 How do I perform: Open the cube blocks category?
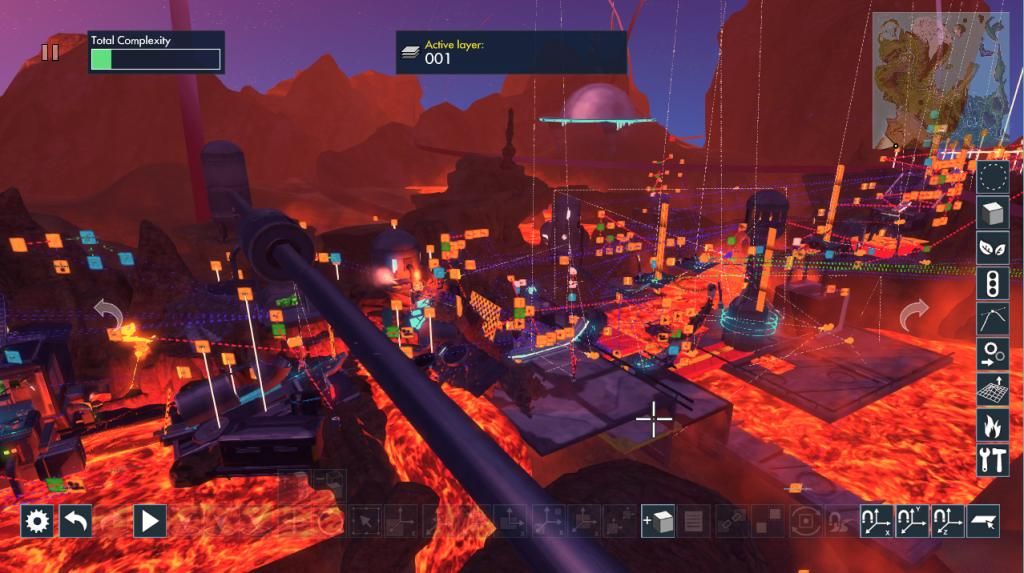[x=992, y=213]
